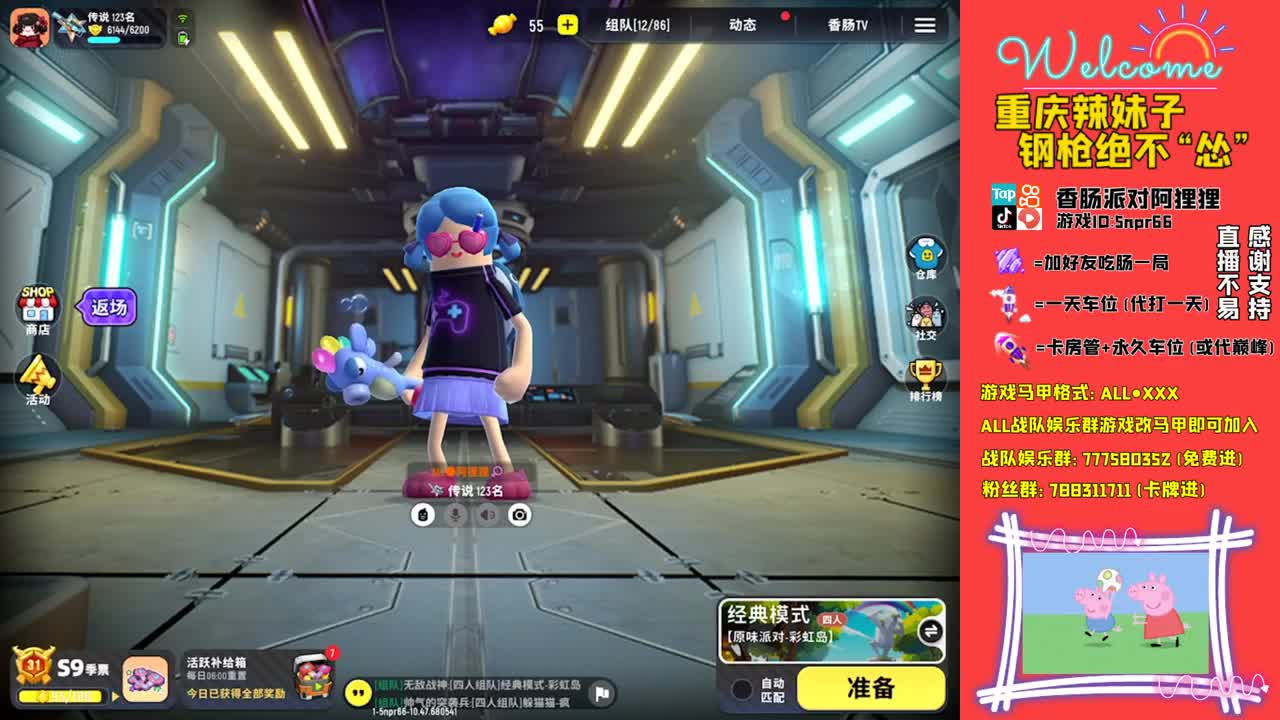The height and width of the screenshot is (720, 1280).
Task: Toggle the microphone below the character
Action: pyautogui.click(x=453, y=514)
